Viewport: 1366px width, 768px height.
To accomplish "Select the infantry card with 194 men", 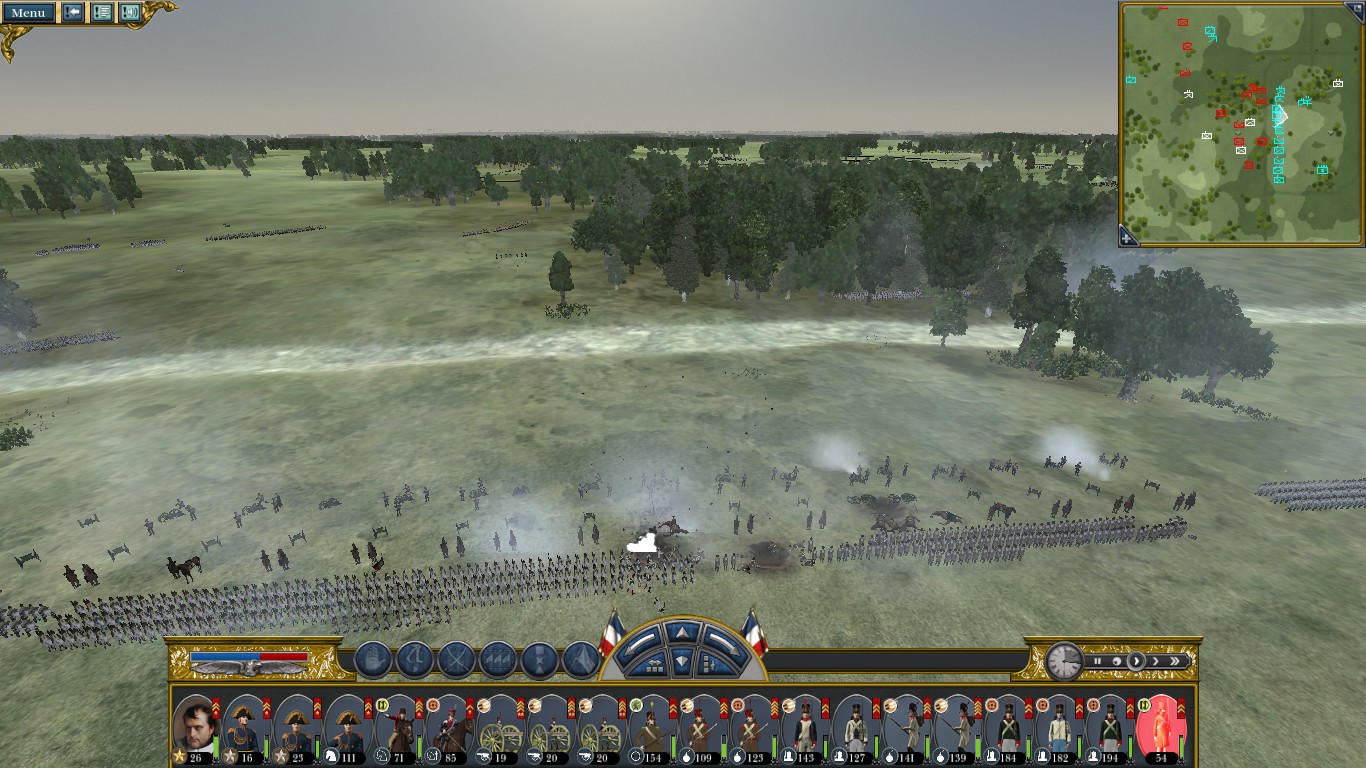I will (x=1109, y=728).
